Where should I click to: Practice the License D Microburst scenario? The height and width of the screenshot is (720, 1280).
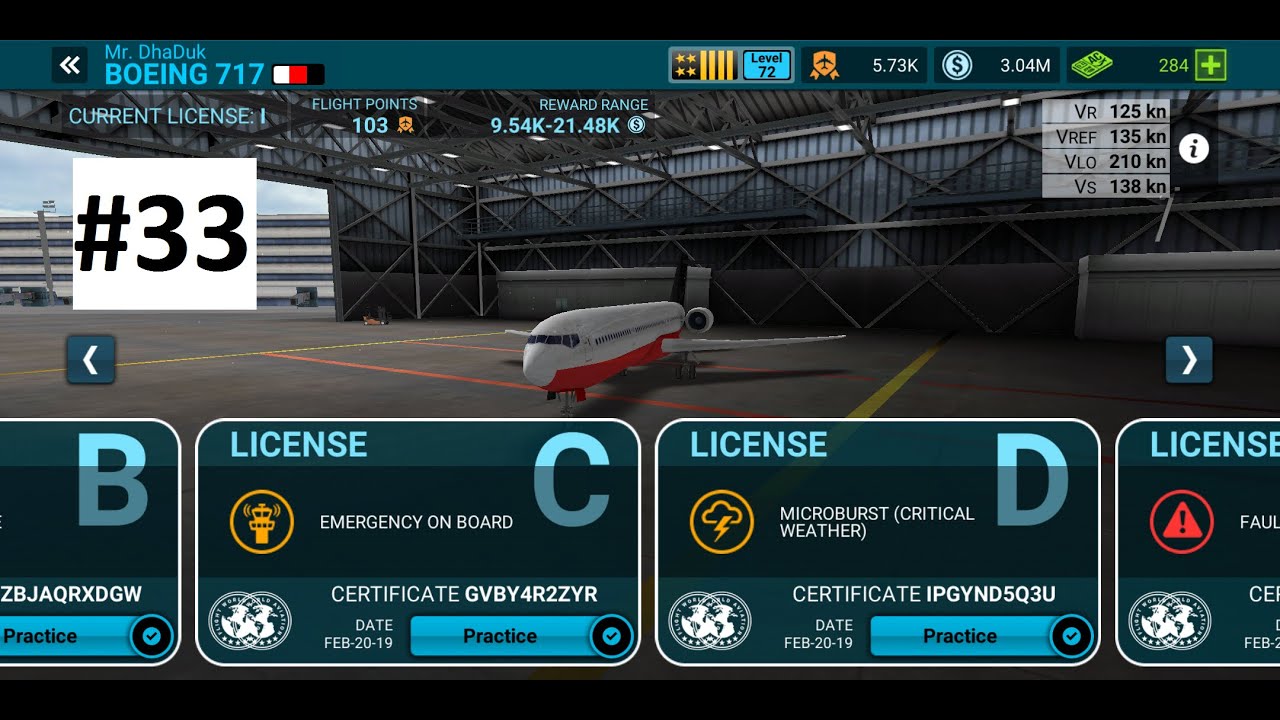[960, 636]
